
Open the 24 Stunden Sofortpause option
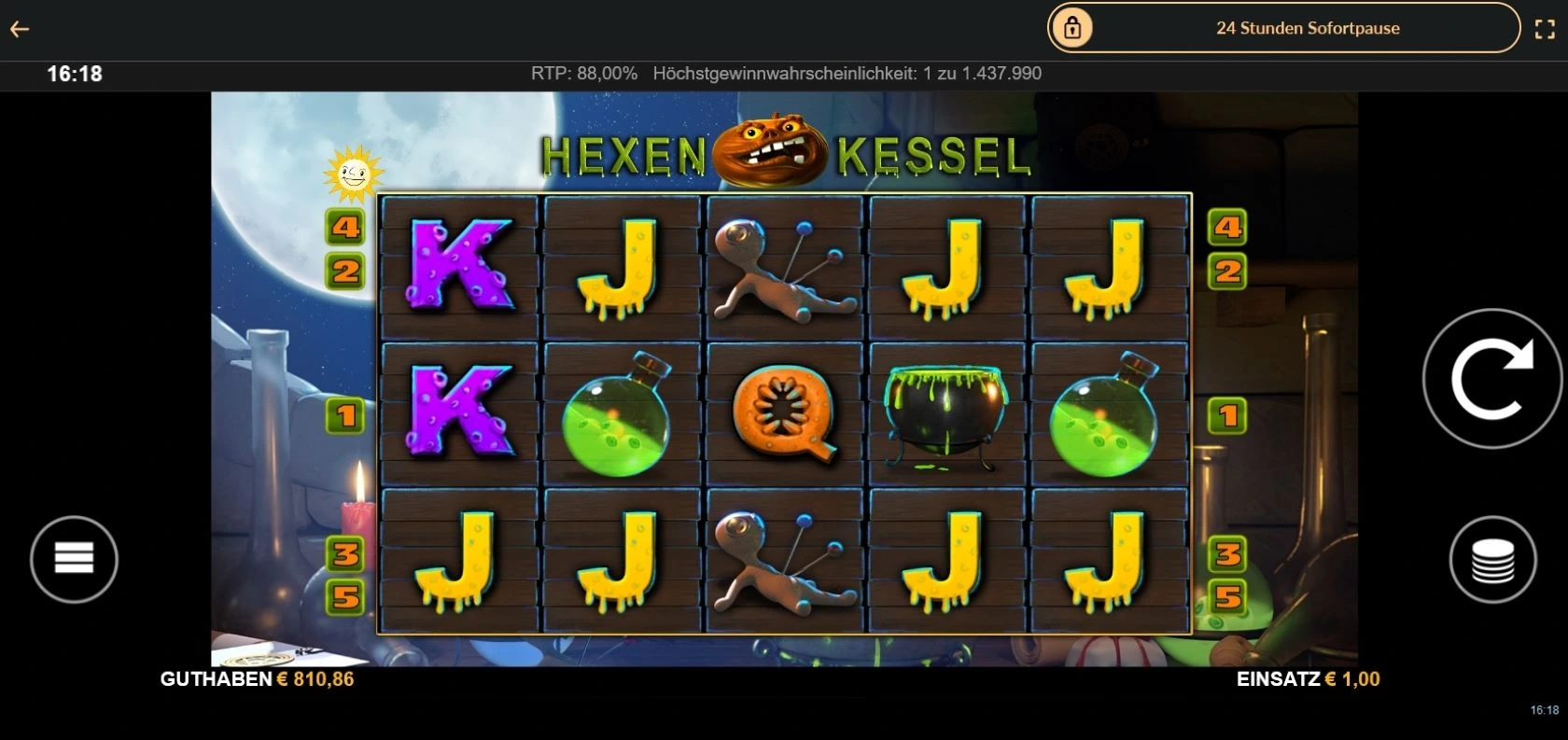pos(1307,28)
